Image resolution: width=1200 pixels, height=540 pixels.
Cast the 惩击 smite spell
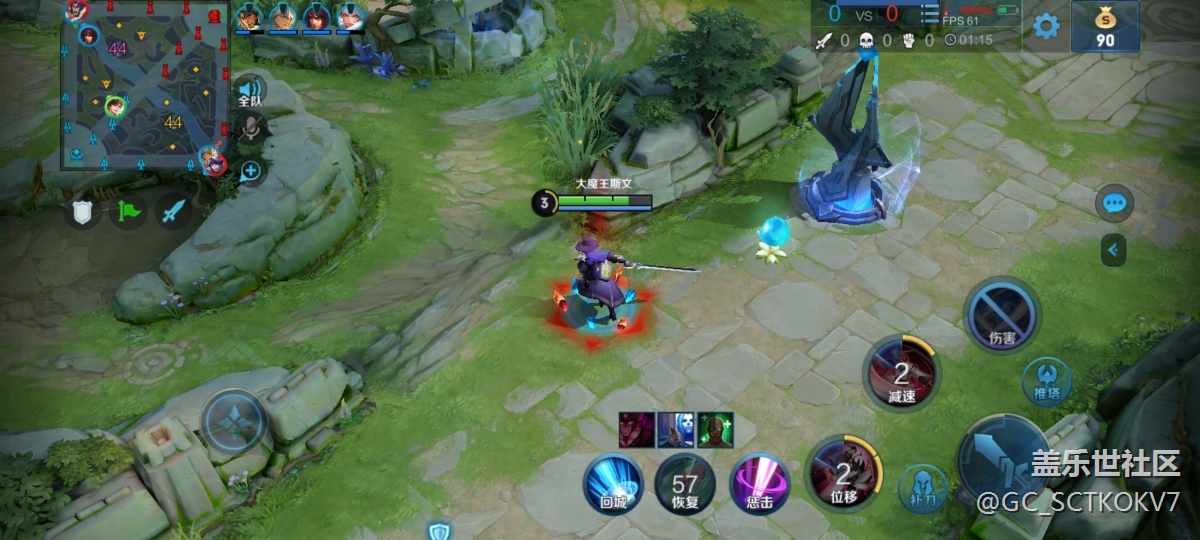coord(760,483)
